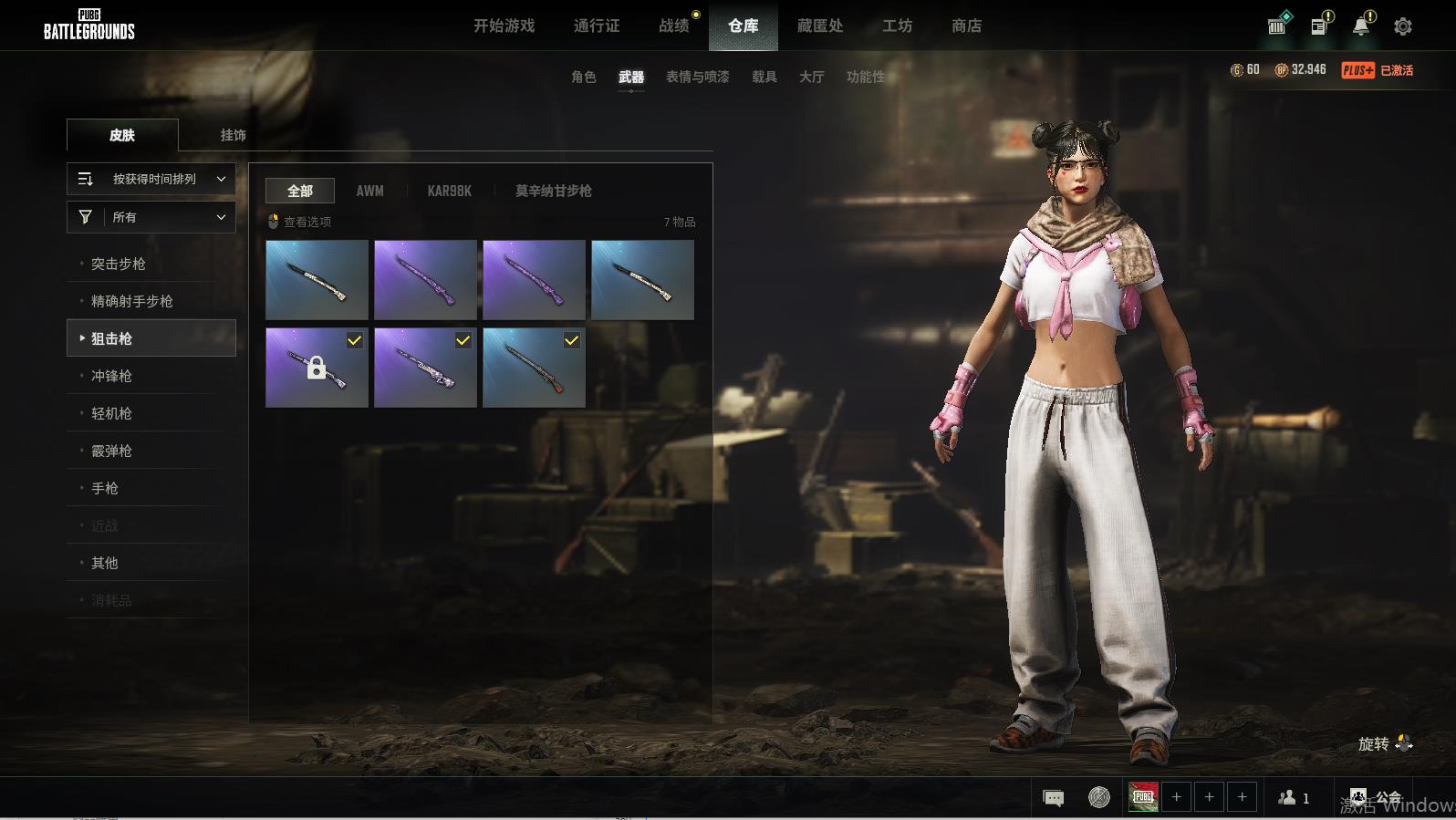1456x820 pixels.
Task: Switch to the 工坊 workshop page
Action: click(897, 26)
